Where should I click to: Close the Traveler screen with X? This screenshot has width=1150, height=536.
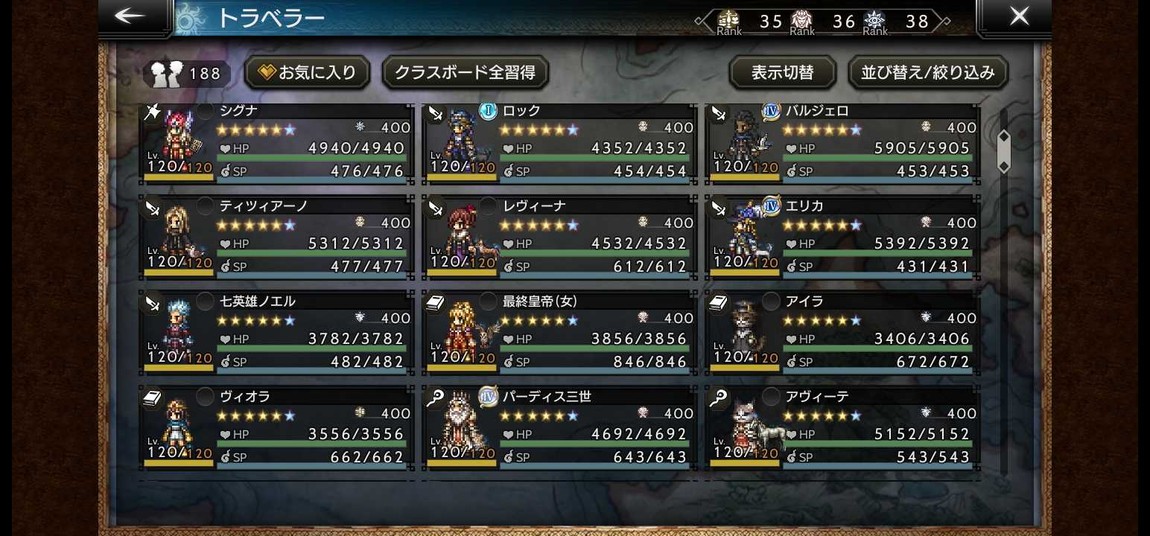pos(1018,16)
